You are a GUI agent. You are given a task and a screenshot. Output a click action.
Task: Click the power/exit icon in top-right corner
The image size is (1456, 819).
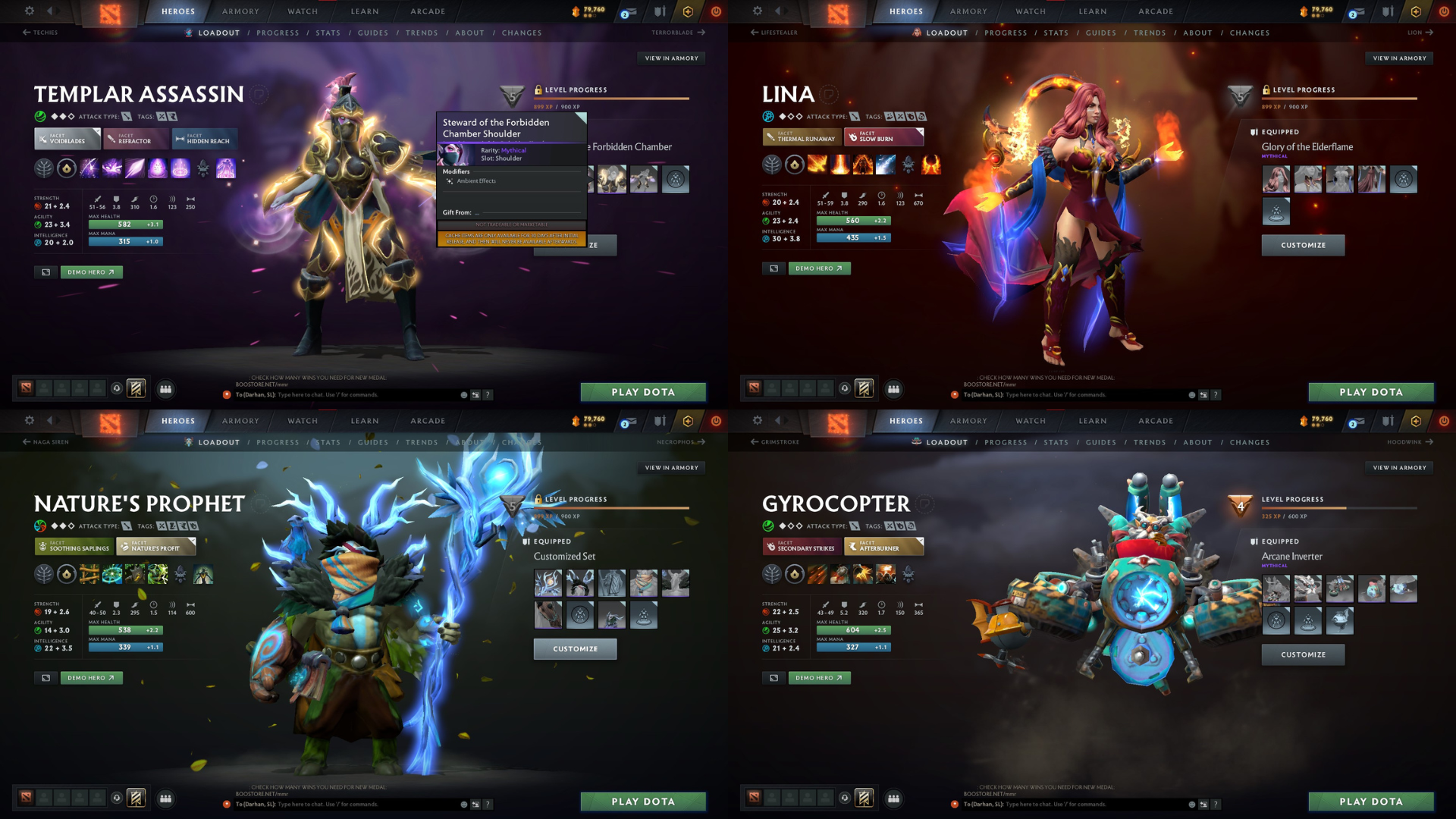click(1443, 11)
